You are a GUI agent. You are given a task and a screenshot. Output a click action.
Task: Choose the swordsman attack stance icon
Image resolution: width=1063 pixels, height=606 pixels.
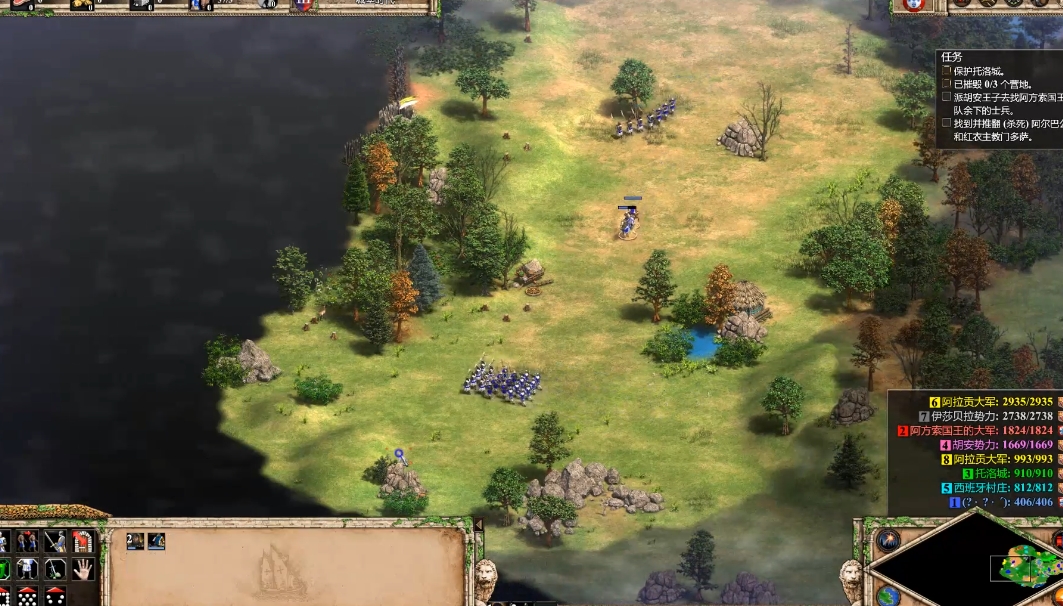pyautogui.click(x=56, y=542)
